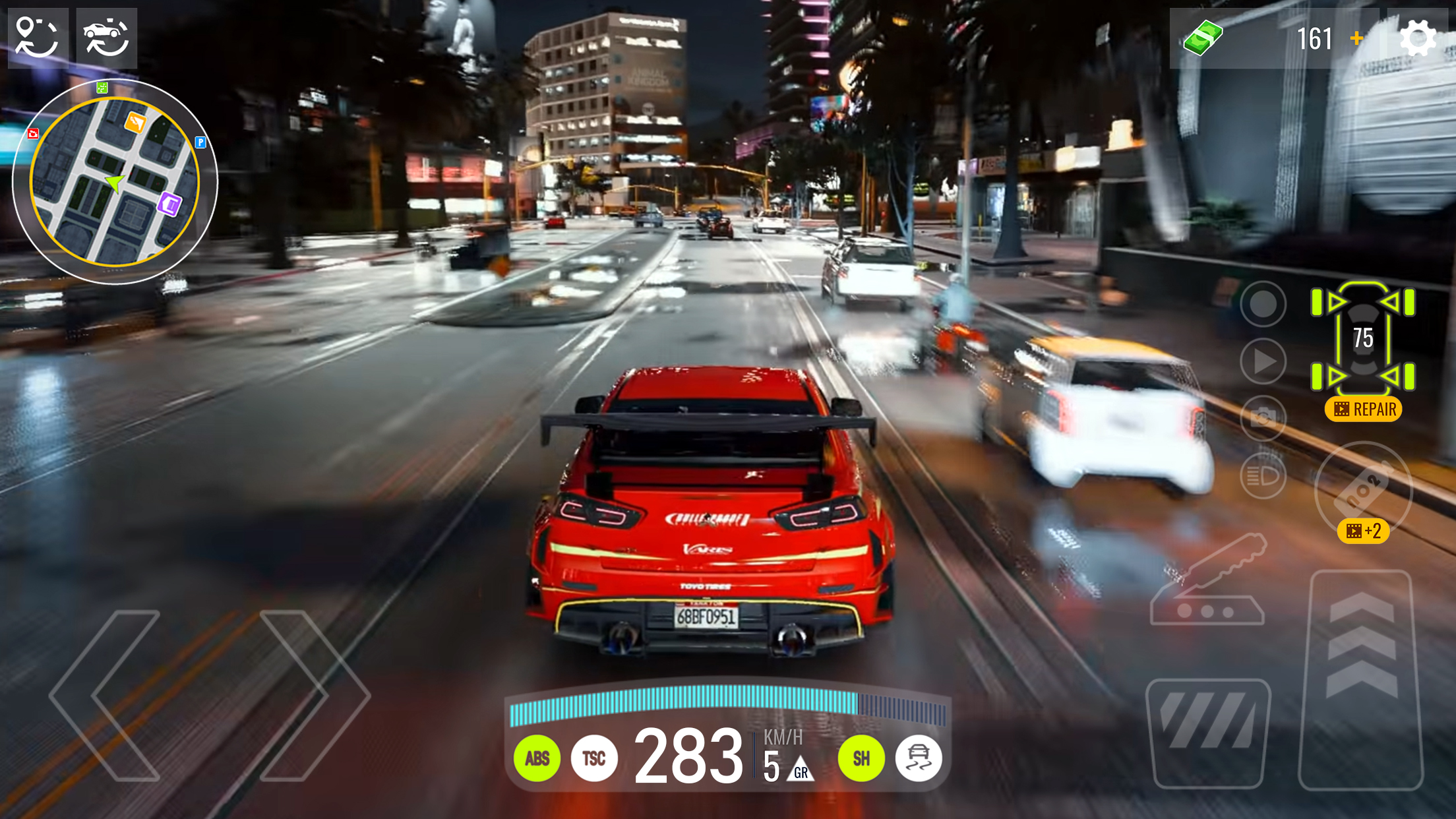Open the circular minimap
The image size is (1456, 819).
tap(115, 182)
